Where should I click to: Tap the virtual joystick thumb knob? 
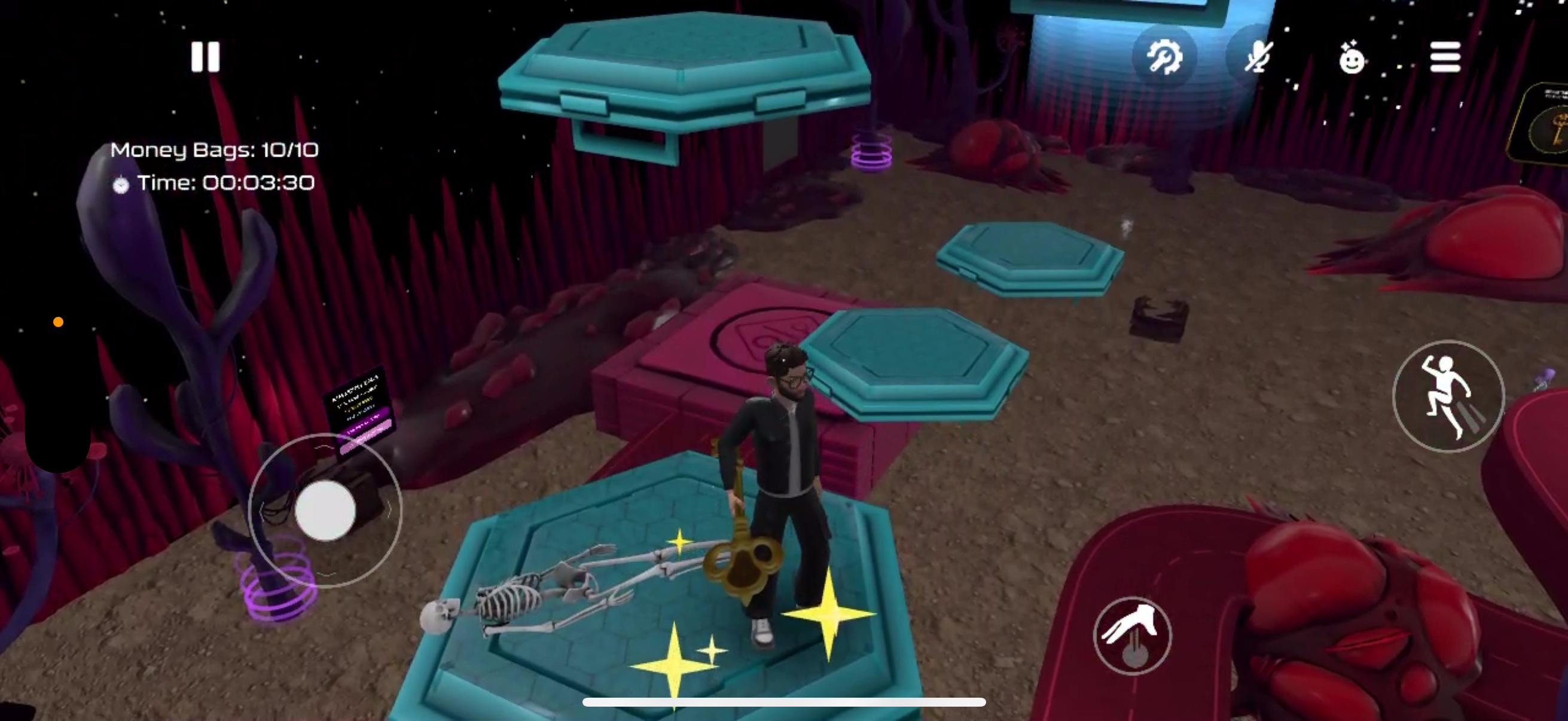click(326, 511)
